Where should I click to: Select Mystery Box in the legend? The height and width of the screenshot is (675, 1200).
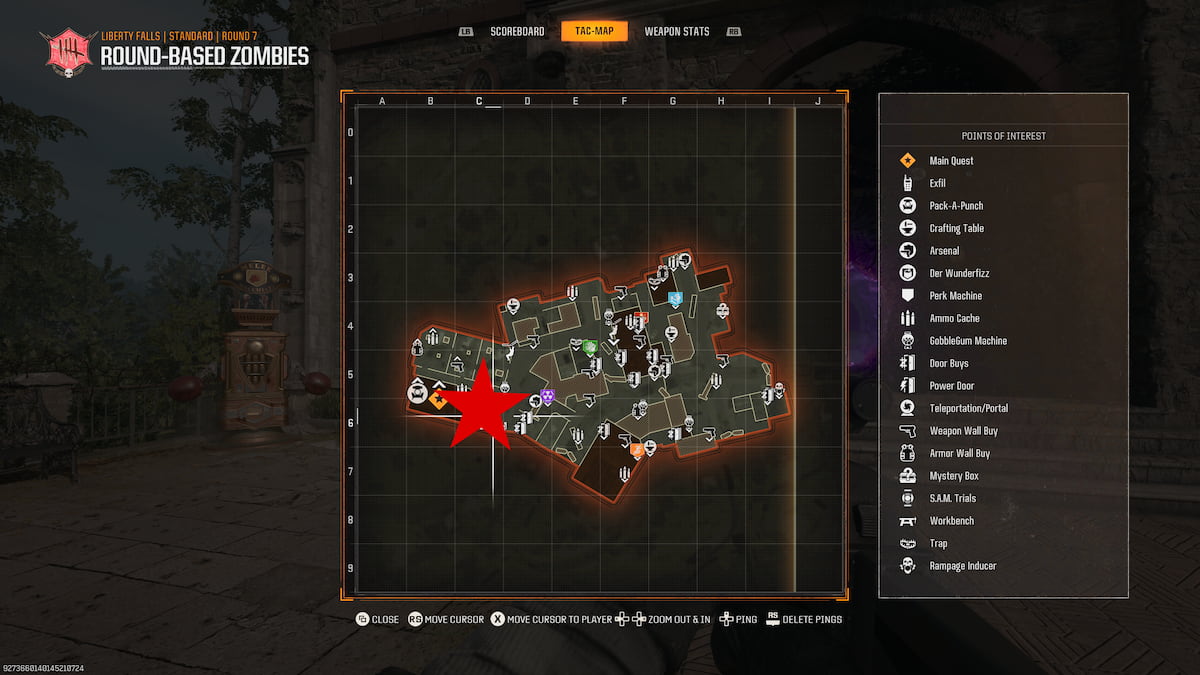[953, 476]
